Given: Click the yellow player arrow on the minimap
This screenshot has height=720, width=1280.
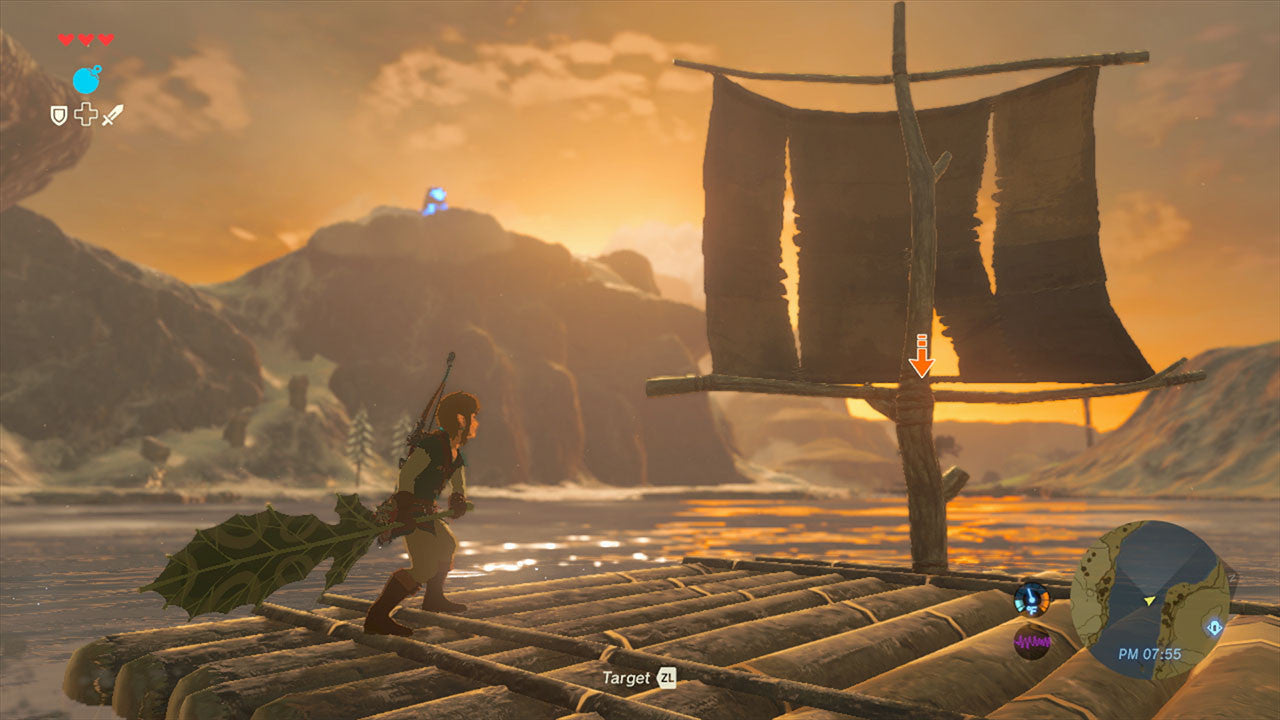Looking at the screenshot, I should click(1149, 601).
